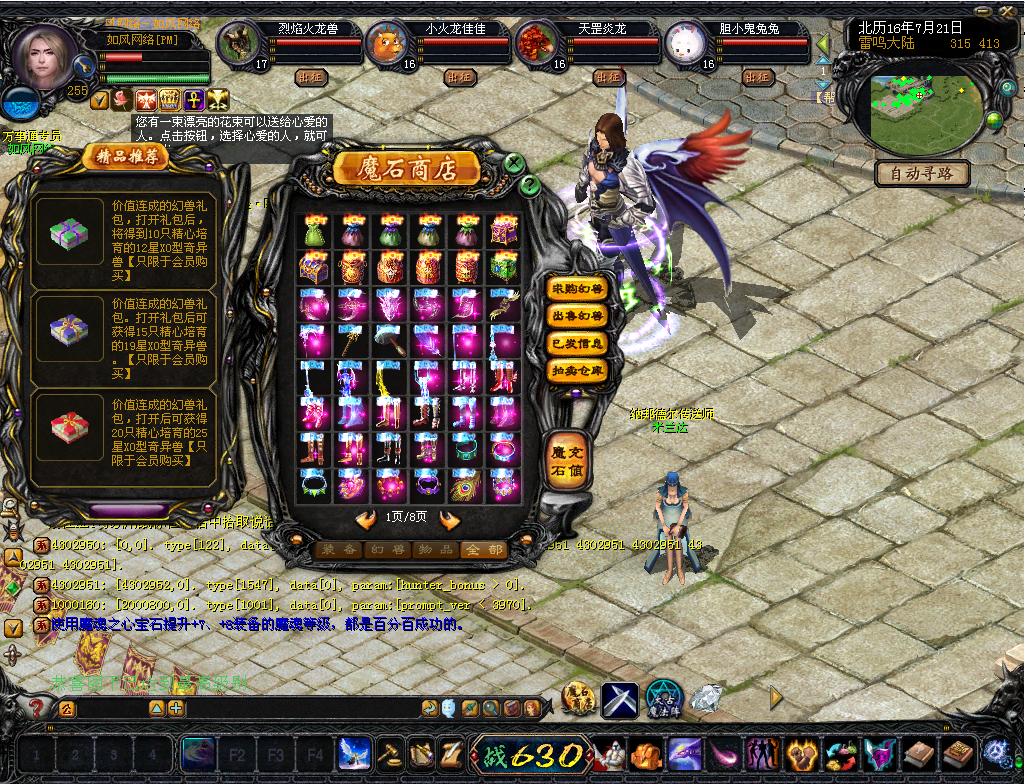Open the 已发信息 panel
The width and height of the screenshot is (1025, 784).
point(578,343)
